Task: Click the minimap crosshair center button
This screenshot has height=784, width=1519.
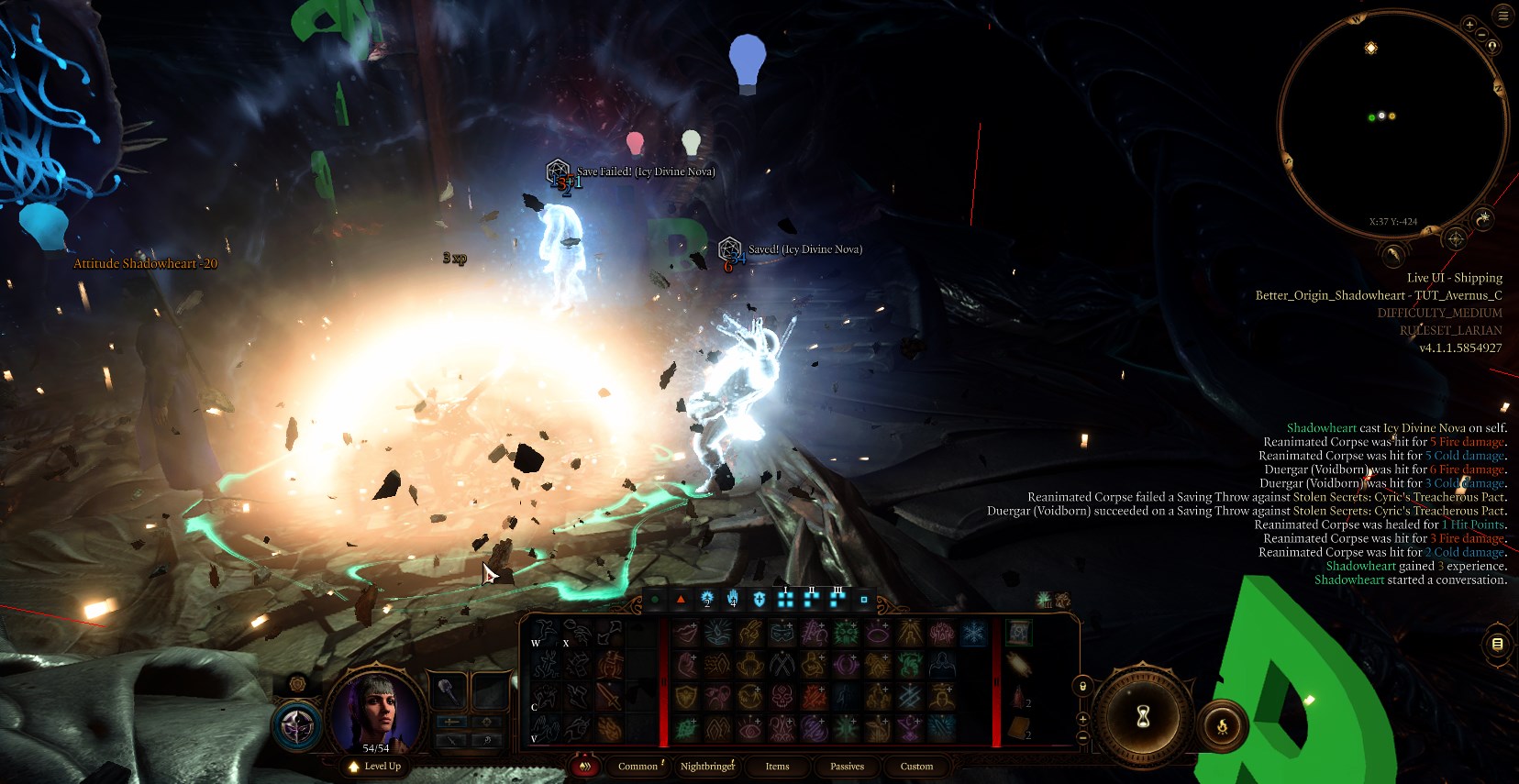Action: coord(1455,239)
